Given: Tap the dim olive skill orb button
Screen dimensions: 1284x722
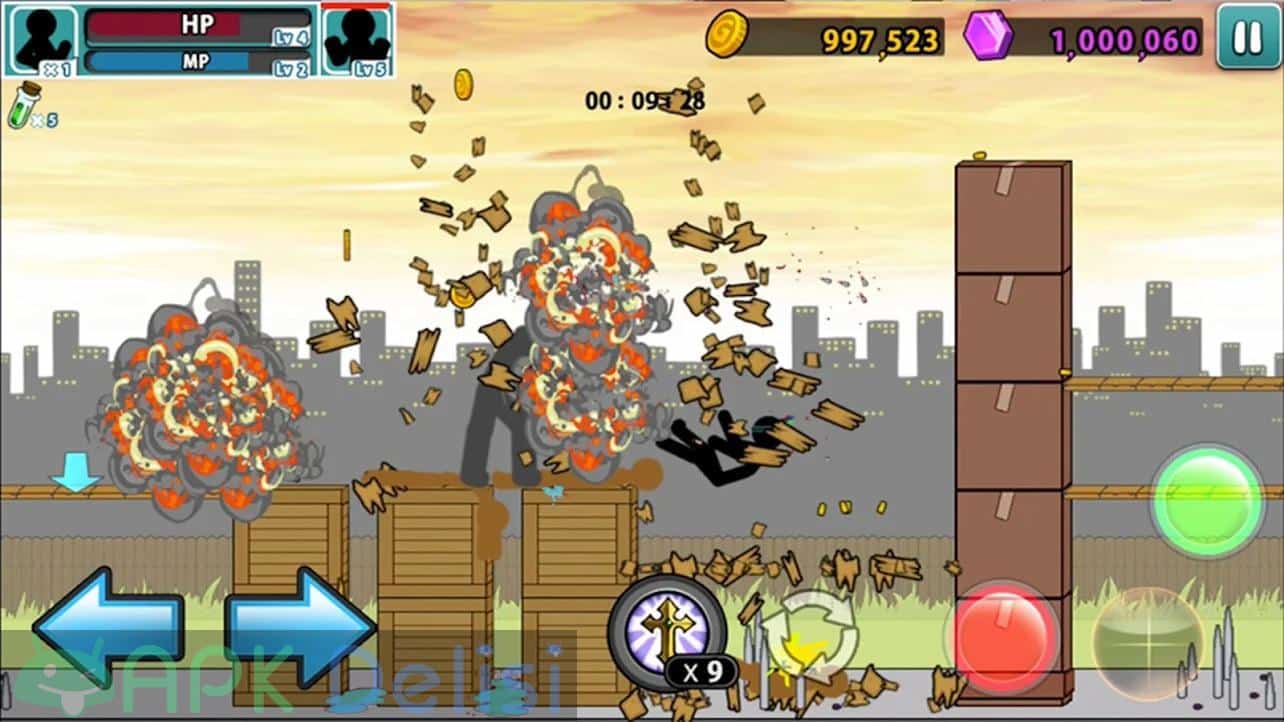Looking at the screenshot, I should click(x=1147, y=642).
